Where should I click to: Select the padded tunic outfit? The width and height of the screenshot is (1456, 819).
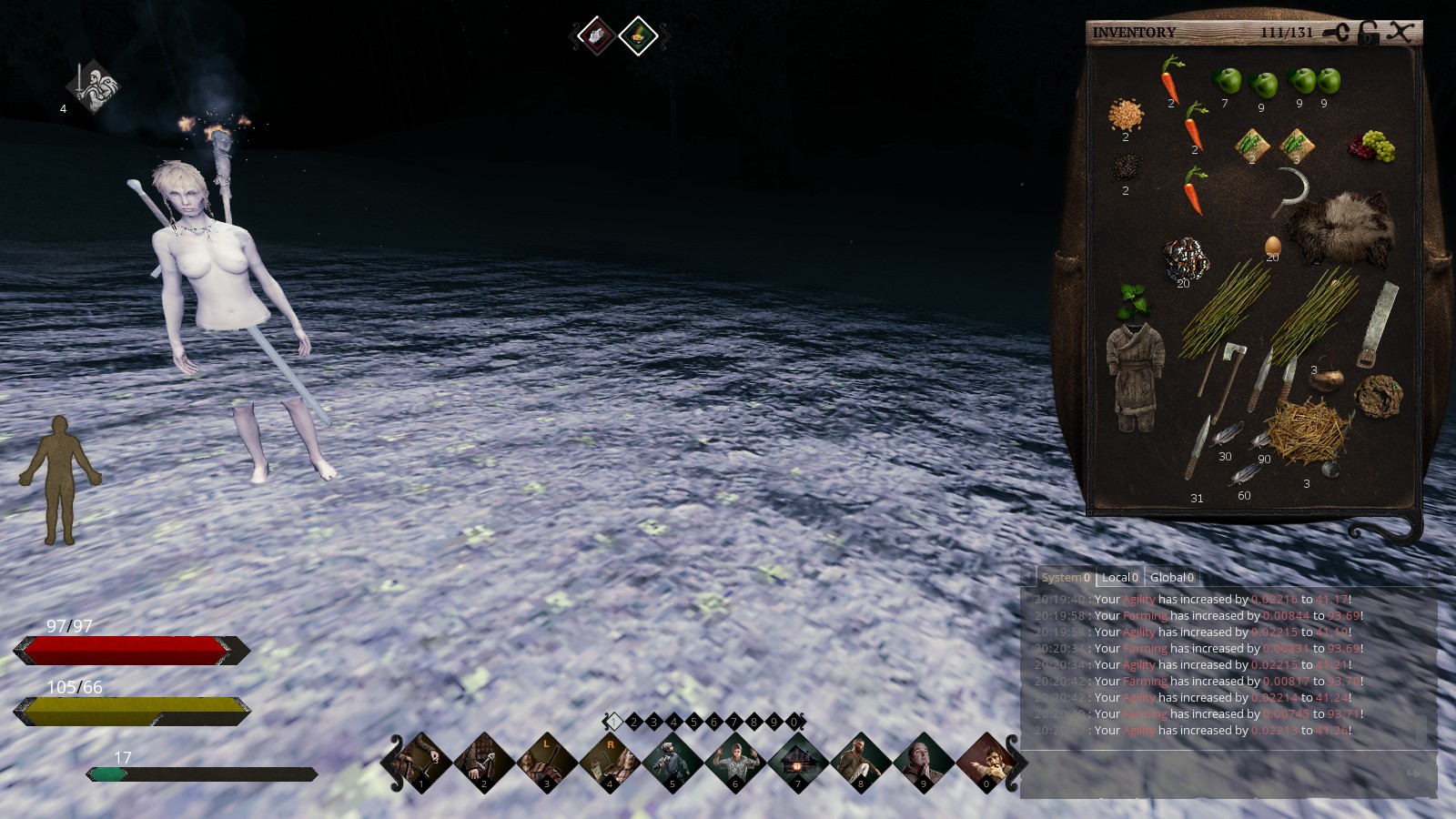[x=1134, y=375]
